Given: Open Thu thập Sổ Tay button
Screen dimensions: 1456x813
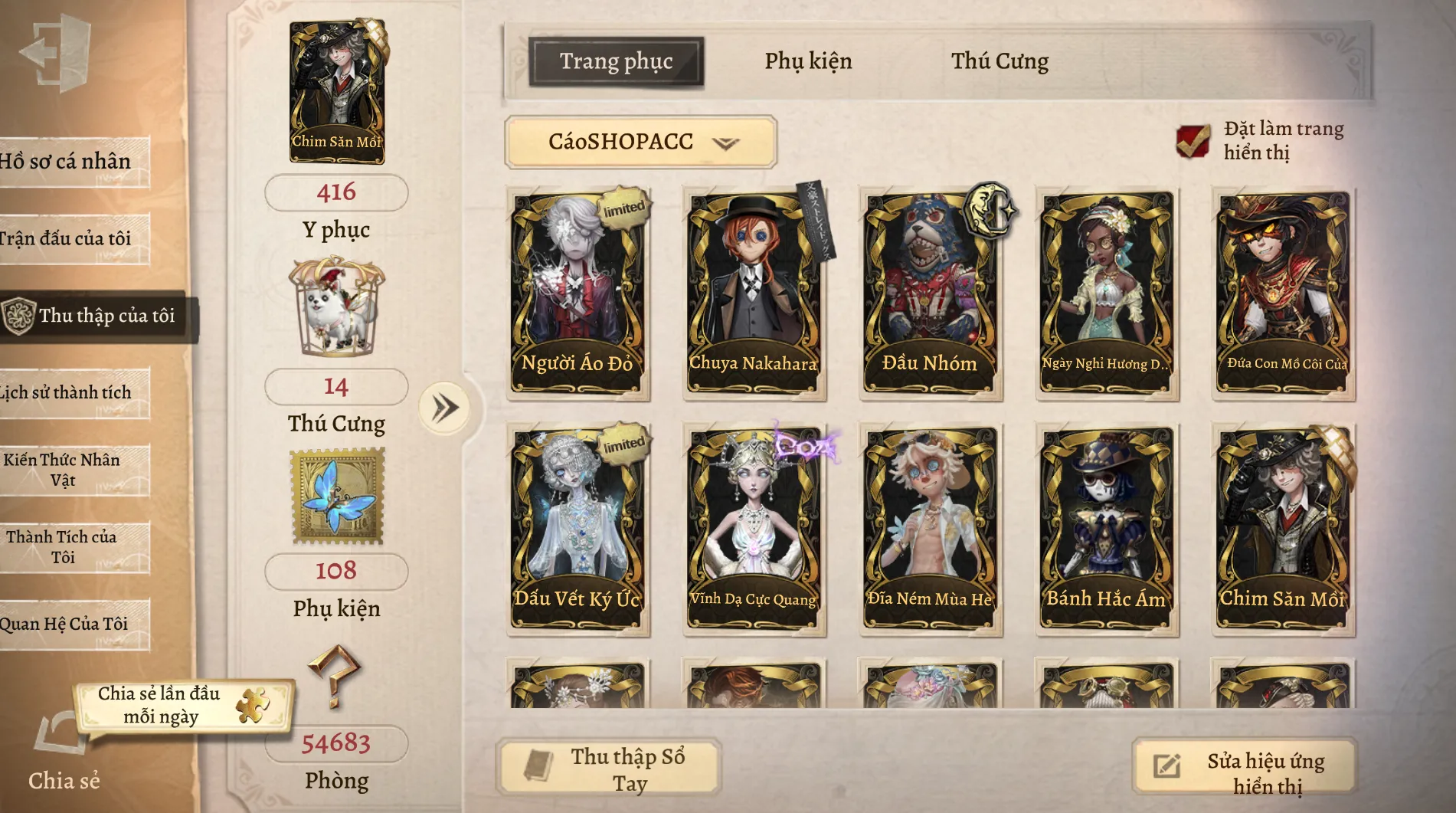Looking at the screenshot, I should pyautogui.click(x=609, y=768).
